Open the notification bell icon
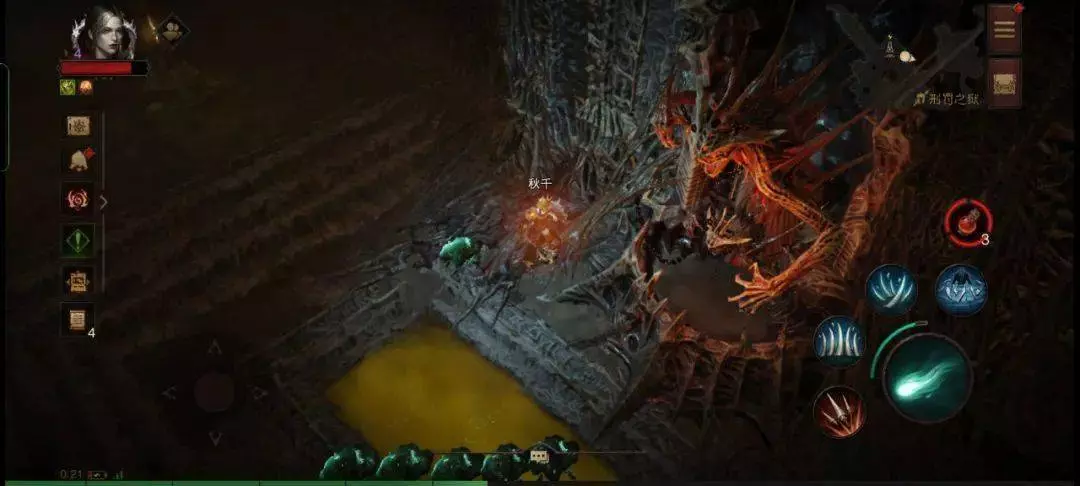 [78, 160]
